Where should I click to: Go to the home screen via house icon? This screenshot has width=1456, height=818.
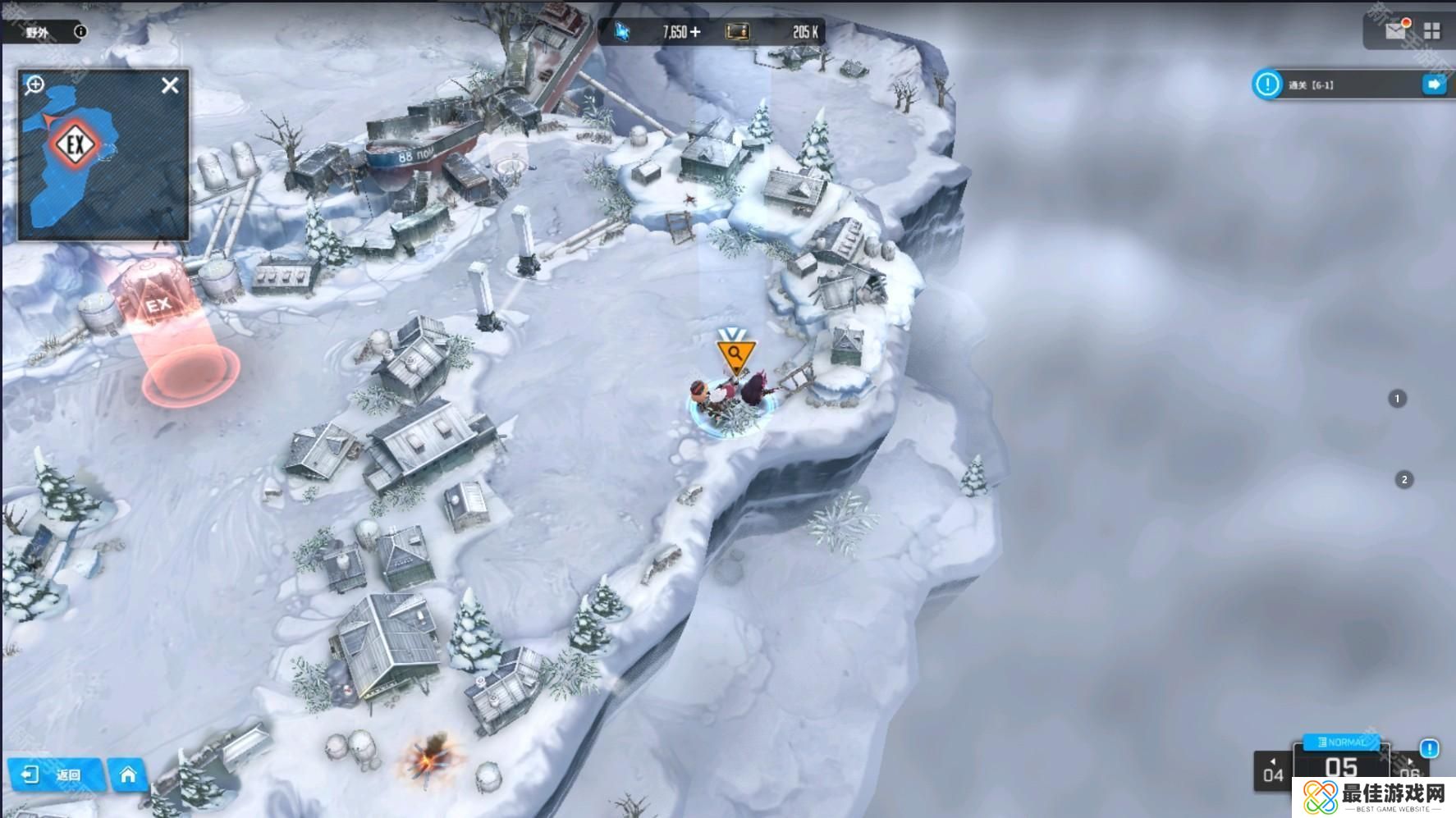click(128, 775)
